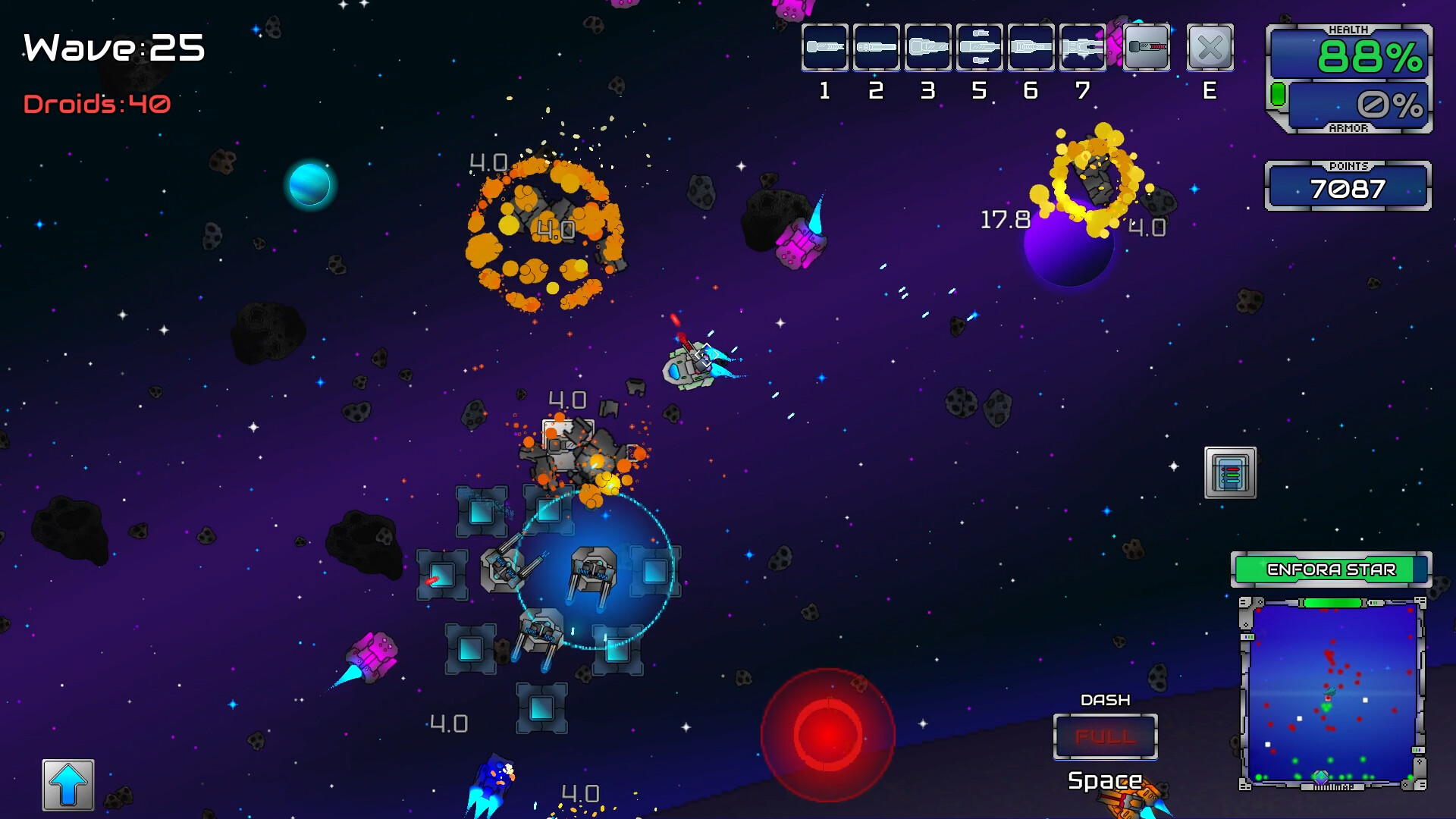Click the grey X slot labeled E

1210,48
